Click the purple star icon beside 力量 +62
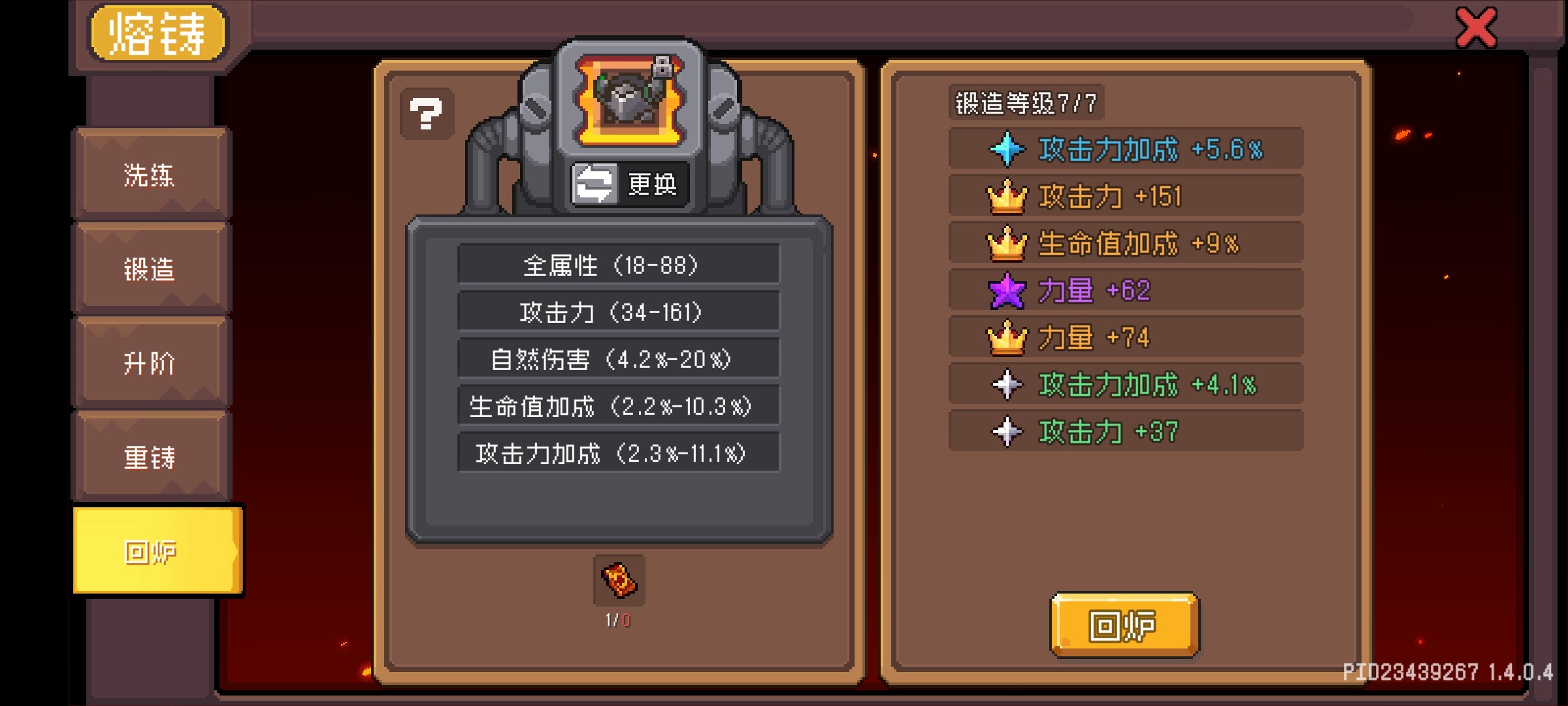Viewport: 1568px width, 706px height. [x=1008, y=290]
